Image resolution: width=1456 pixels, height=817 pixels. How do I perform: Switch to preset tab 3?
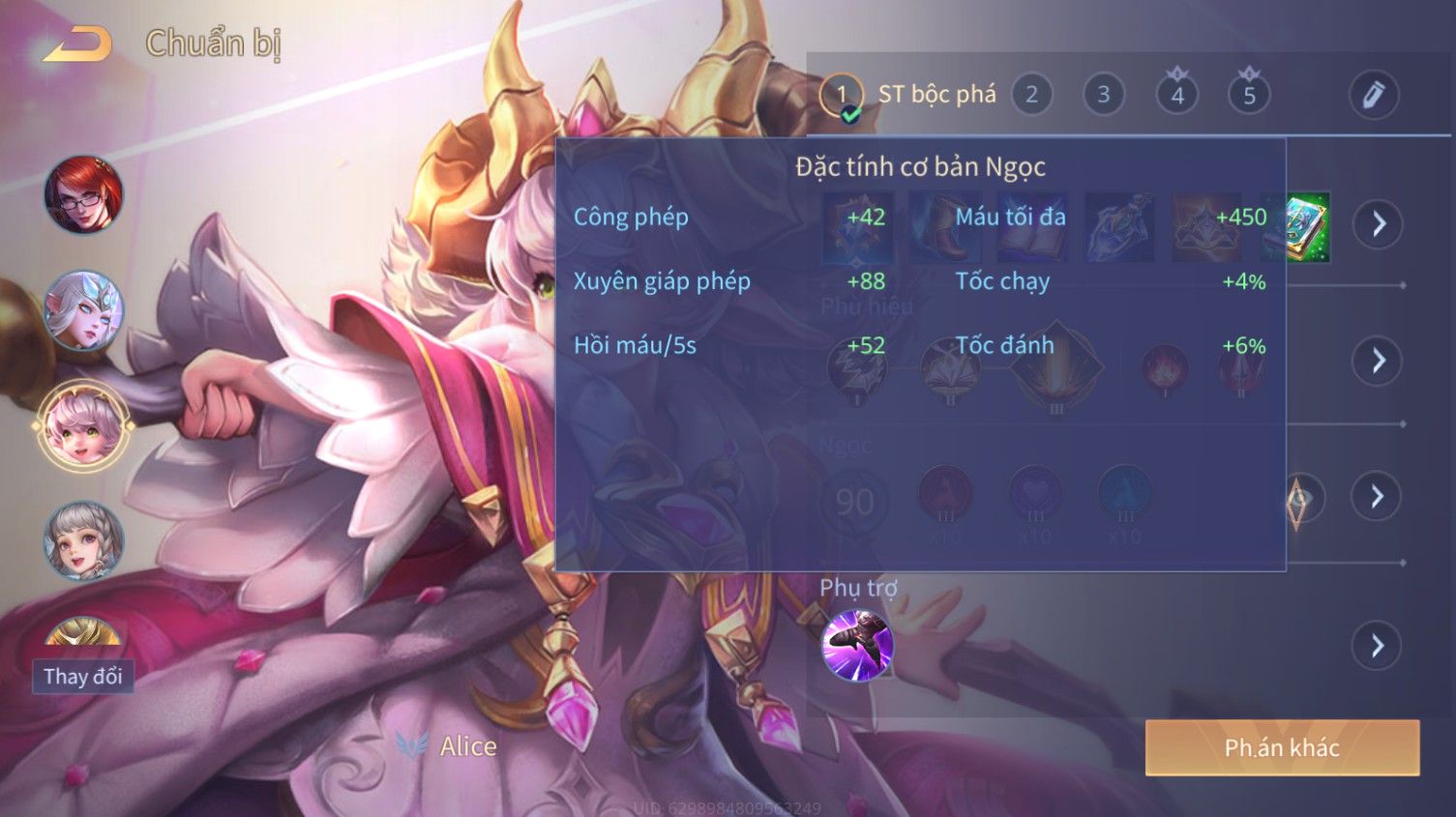pyautogui.click(x=1103, y=95)
